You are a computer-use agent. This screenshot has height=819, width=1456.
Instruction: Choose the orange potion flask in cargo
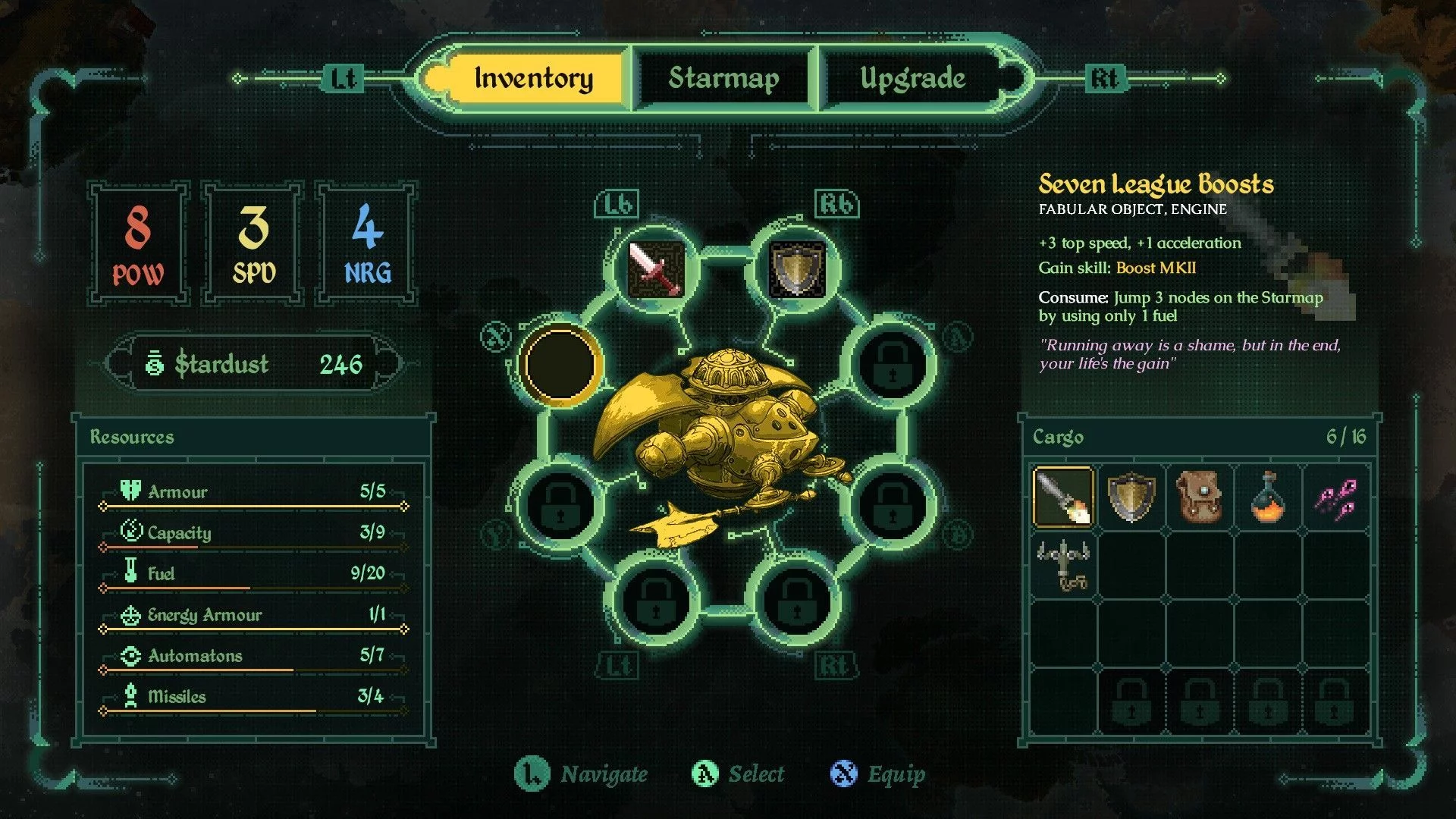point(1267,497)
